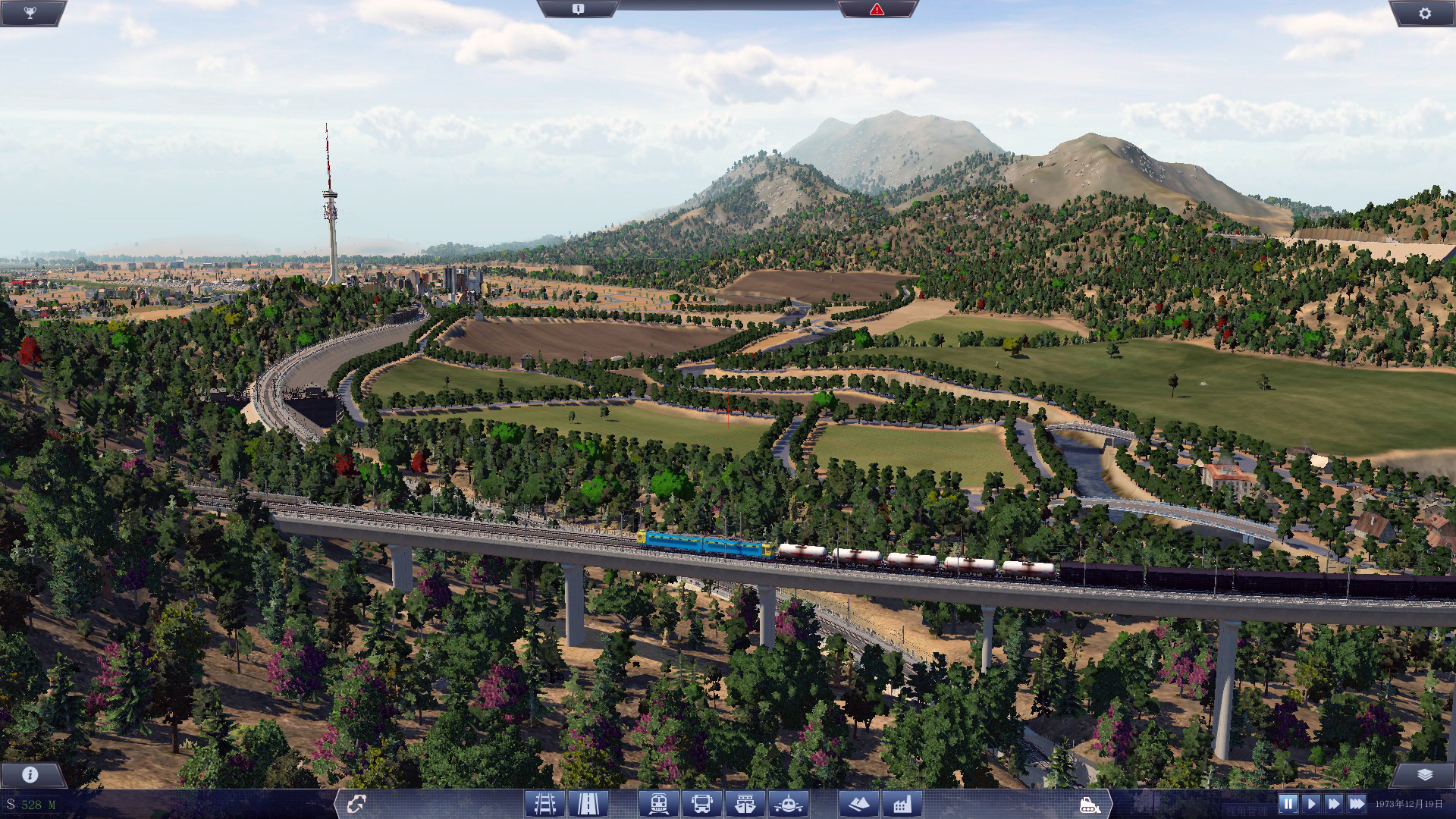Open the settings gear menu
The image size is (1456, 819).
tap(1426, 12)
